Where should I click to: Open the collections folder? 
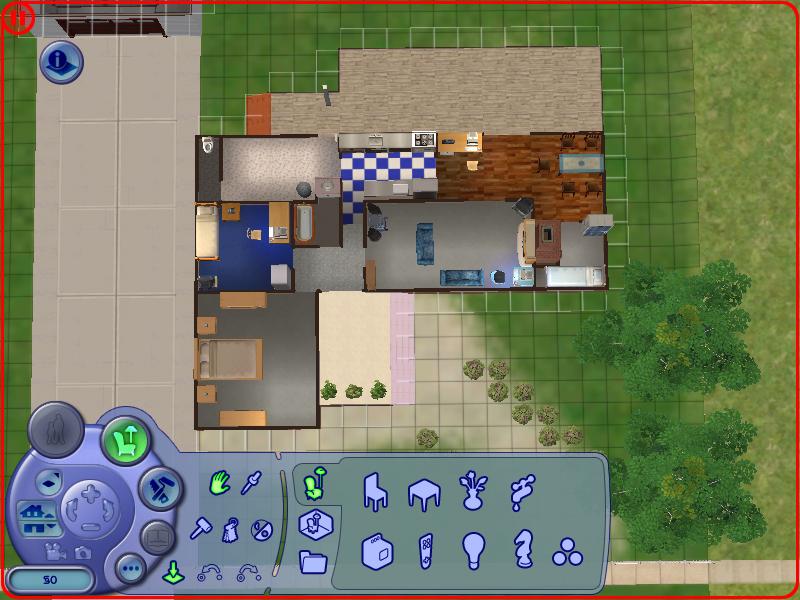tap(313, 562)
